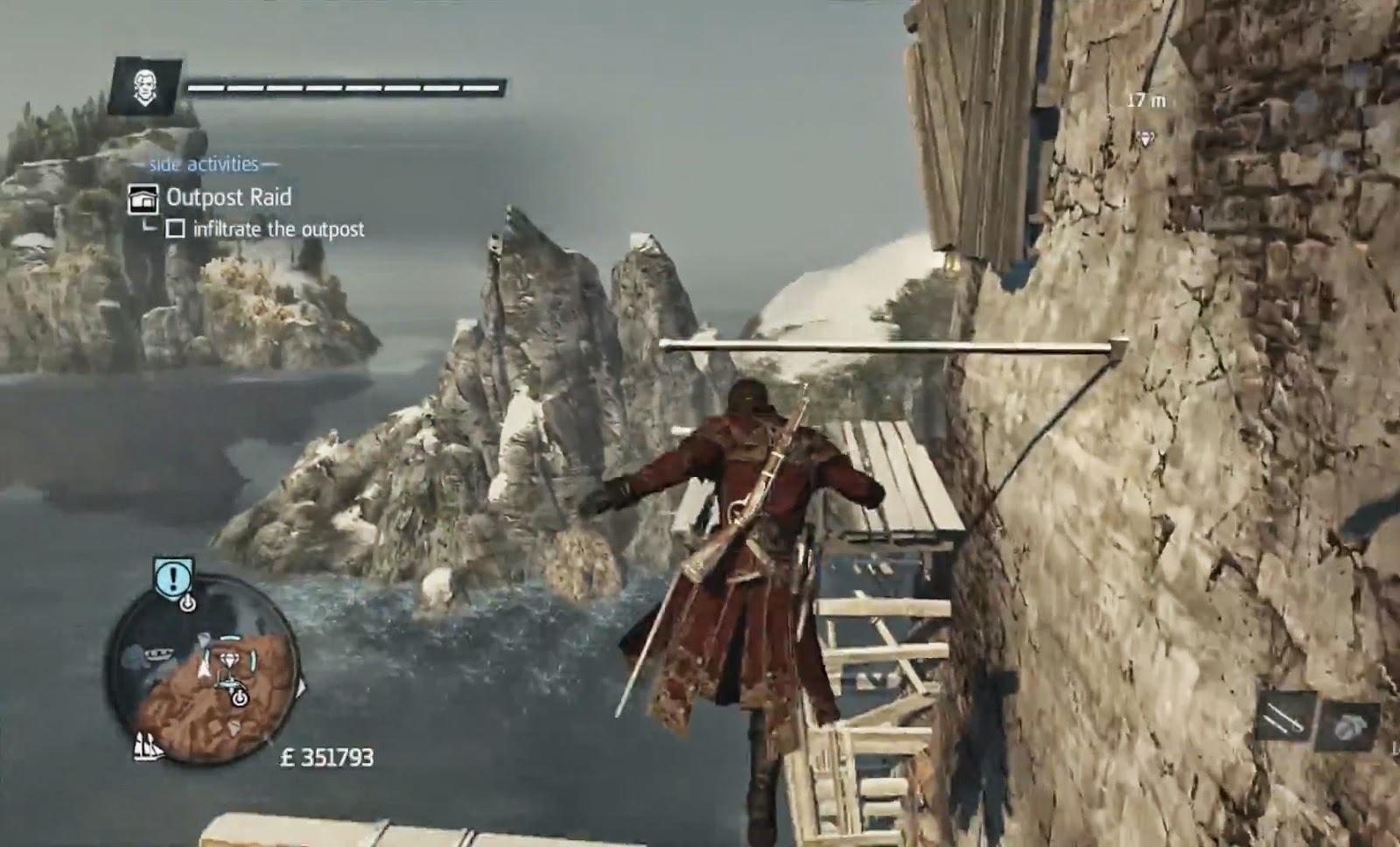The width and height of the screenshot is (1400, 847).
Task: Click the blue exclamation alert icon
Action: [174, 577]
